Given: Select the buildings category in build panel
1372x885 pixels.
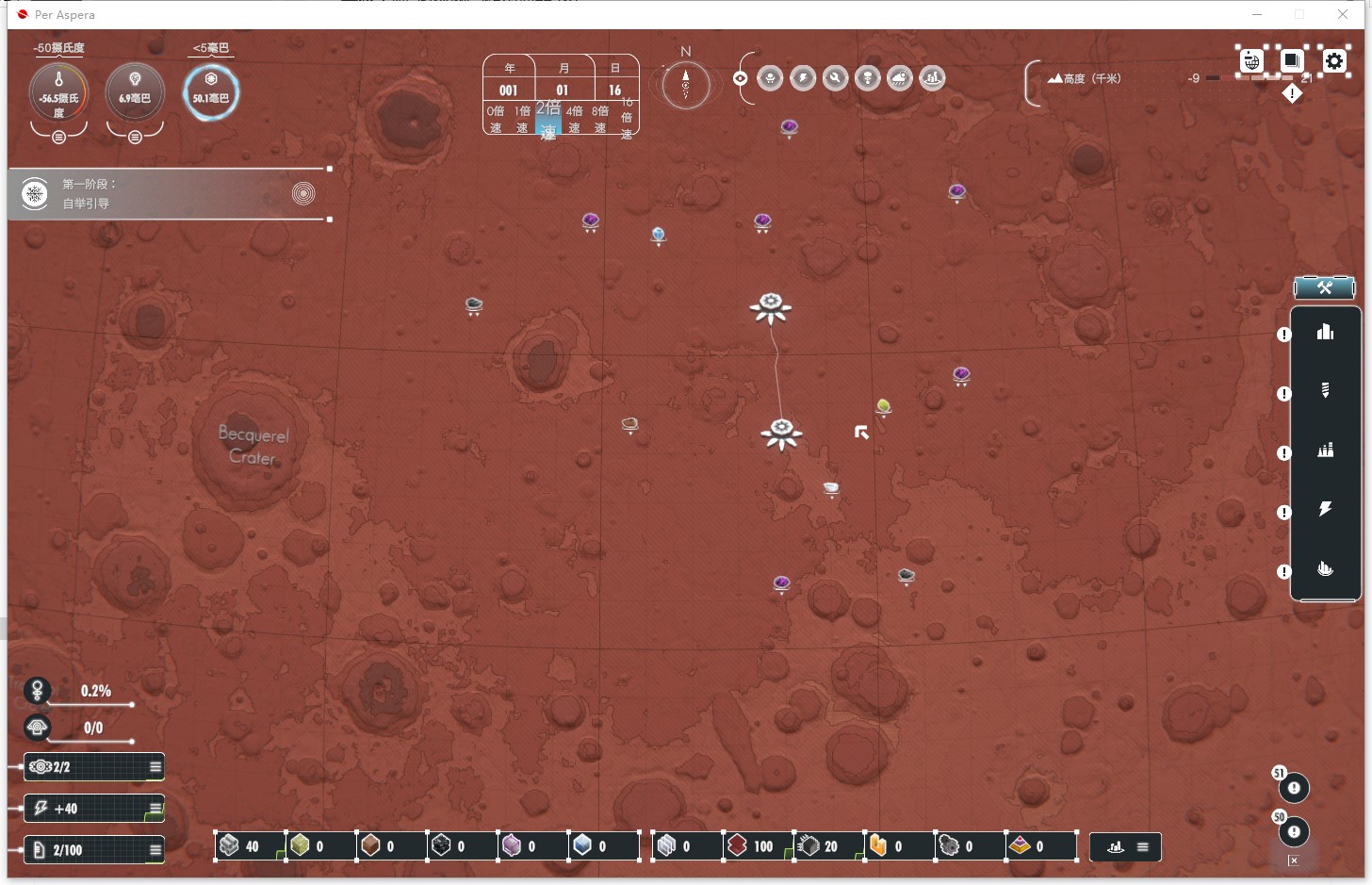Looking at the screenshot, I should (x=1325, y=332).
